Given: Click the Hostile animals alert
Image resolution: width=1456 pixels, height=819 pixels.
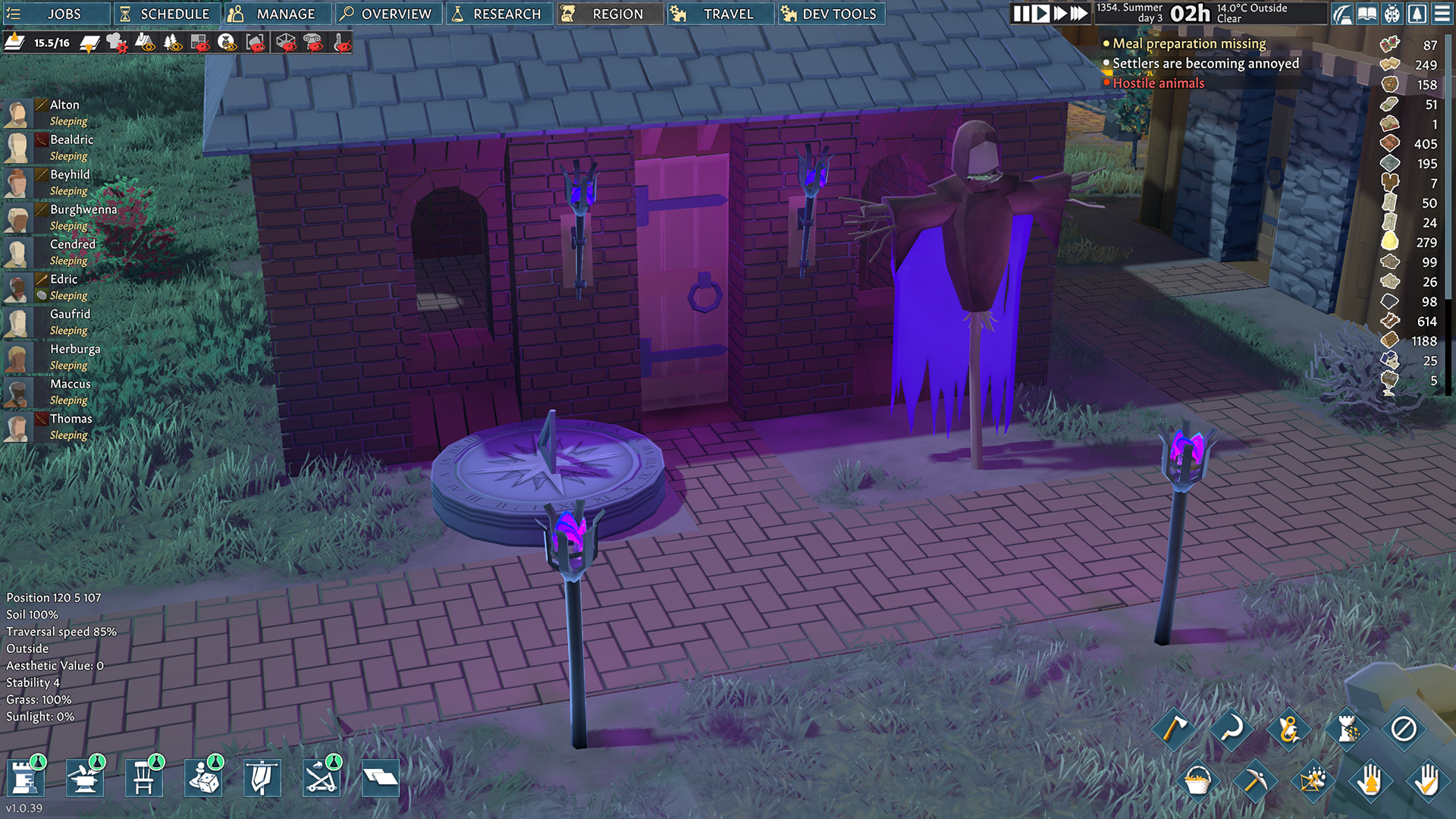Looking at the screenshot, I should click(x=1158, y=83).
